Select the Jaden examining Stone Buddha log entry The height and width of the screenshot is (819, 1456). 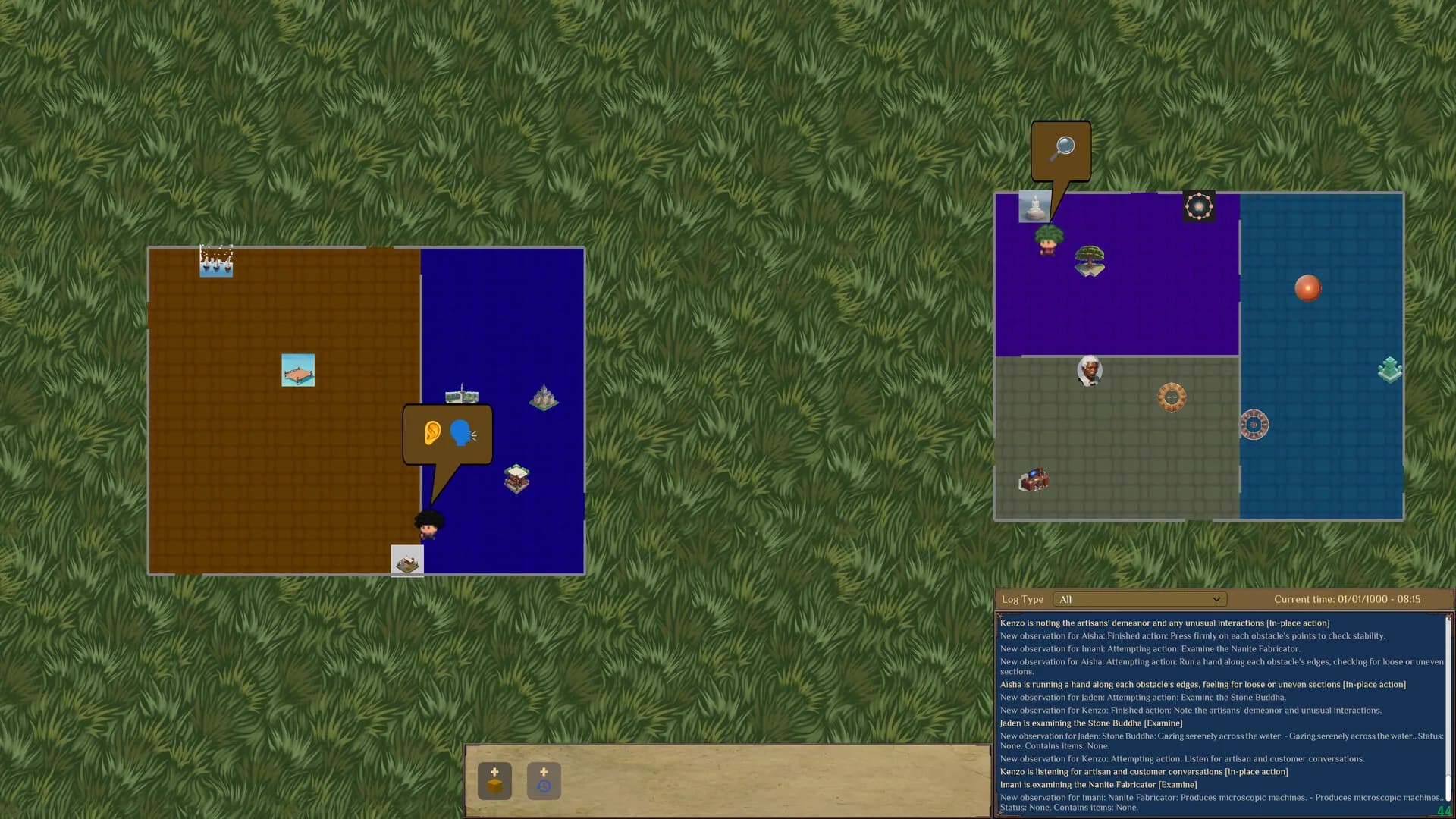[1090, 723]
